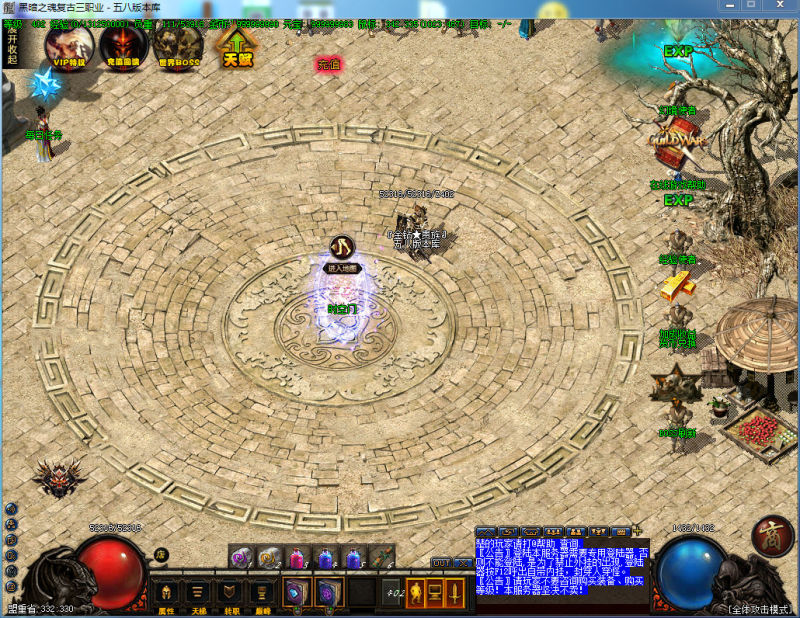Click the red 充值 recharge button
The image size is (800, 618).
pos(329,64)
